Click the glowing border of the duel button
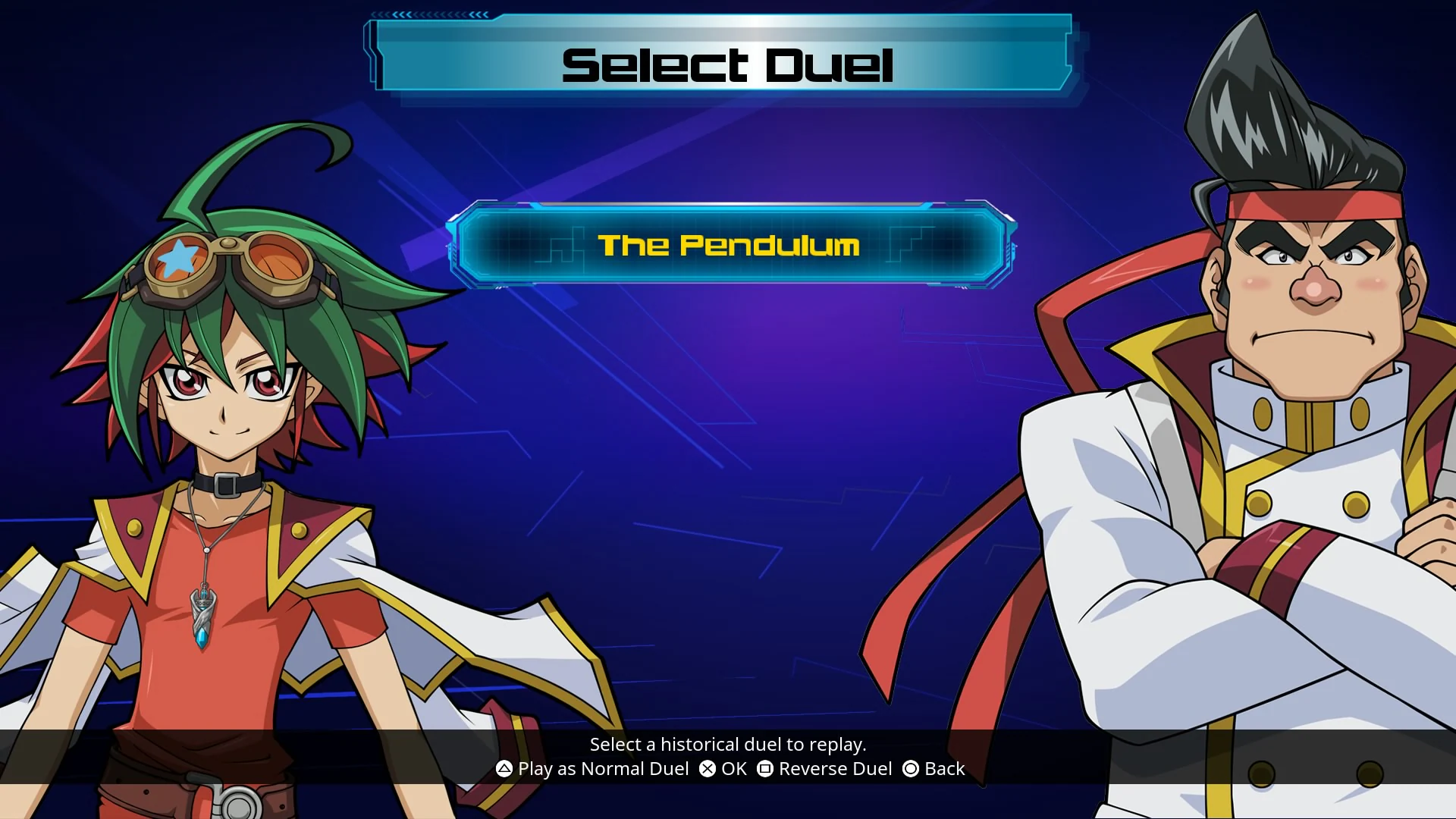The width and height of the screenshot is (1456, 819). click(x=728, y=206)
